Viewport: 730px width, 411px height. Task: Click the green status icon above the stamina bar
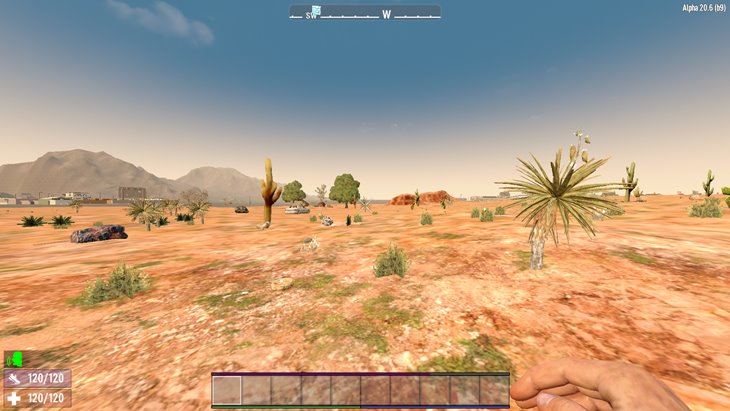[13, 358]
